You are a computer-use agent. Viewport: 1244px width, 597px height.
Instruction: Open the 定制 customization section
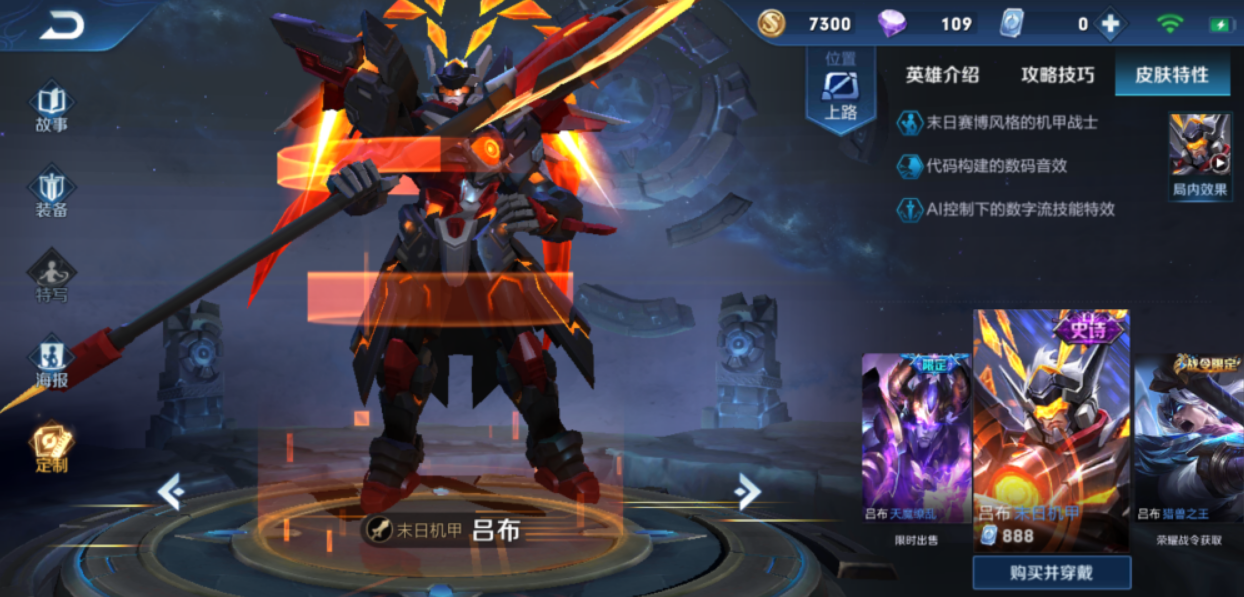tap(51, 448)
